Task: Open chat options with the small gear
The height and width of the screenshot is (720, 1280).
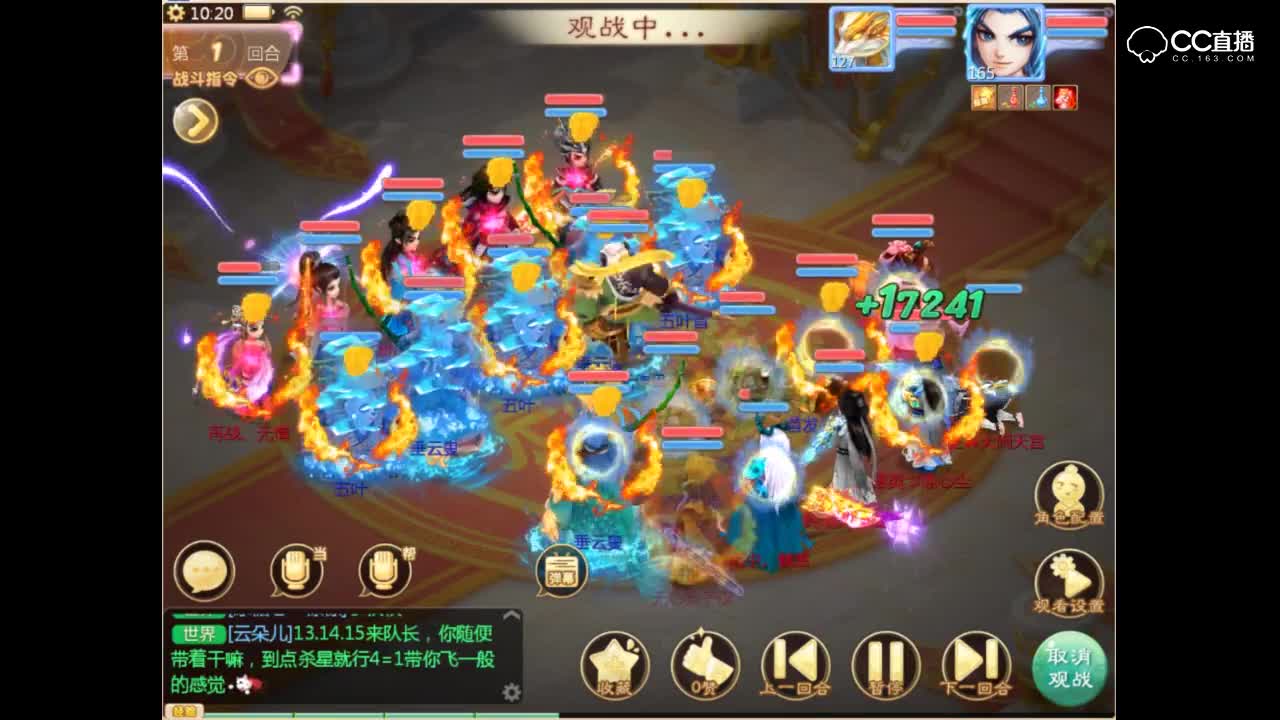Action: coord(512,690)
